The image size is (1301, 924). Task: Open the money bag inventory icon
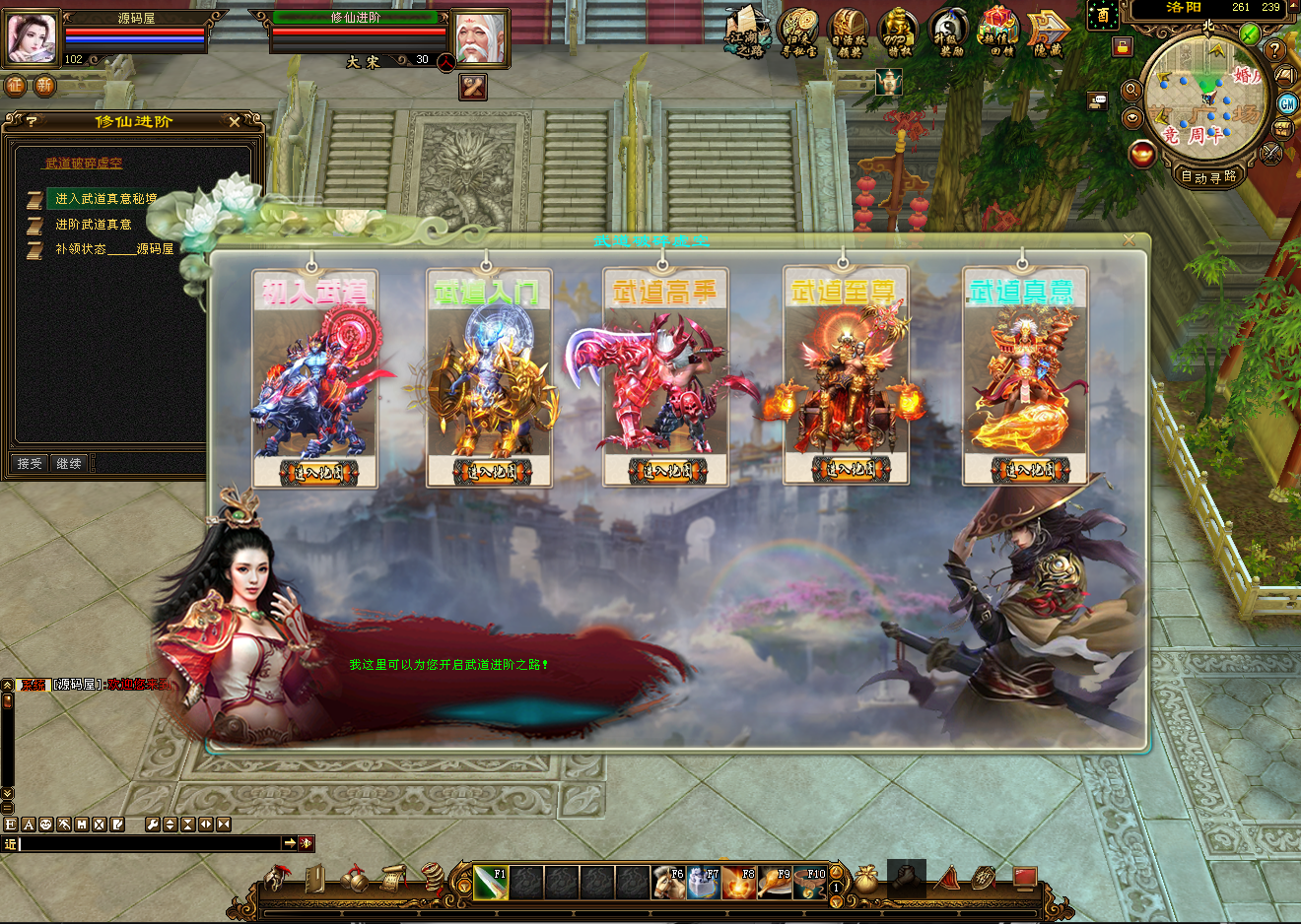click(865, 880)
